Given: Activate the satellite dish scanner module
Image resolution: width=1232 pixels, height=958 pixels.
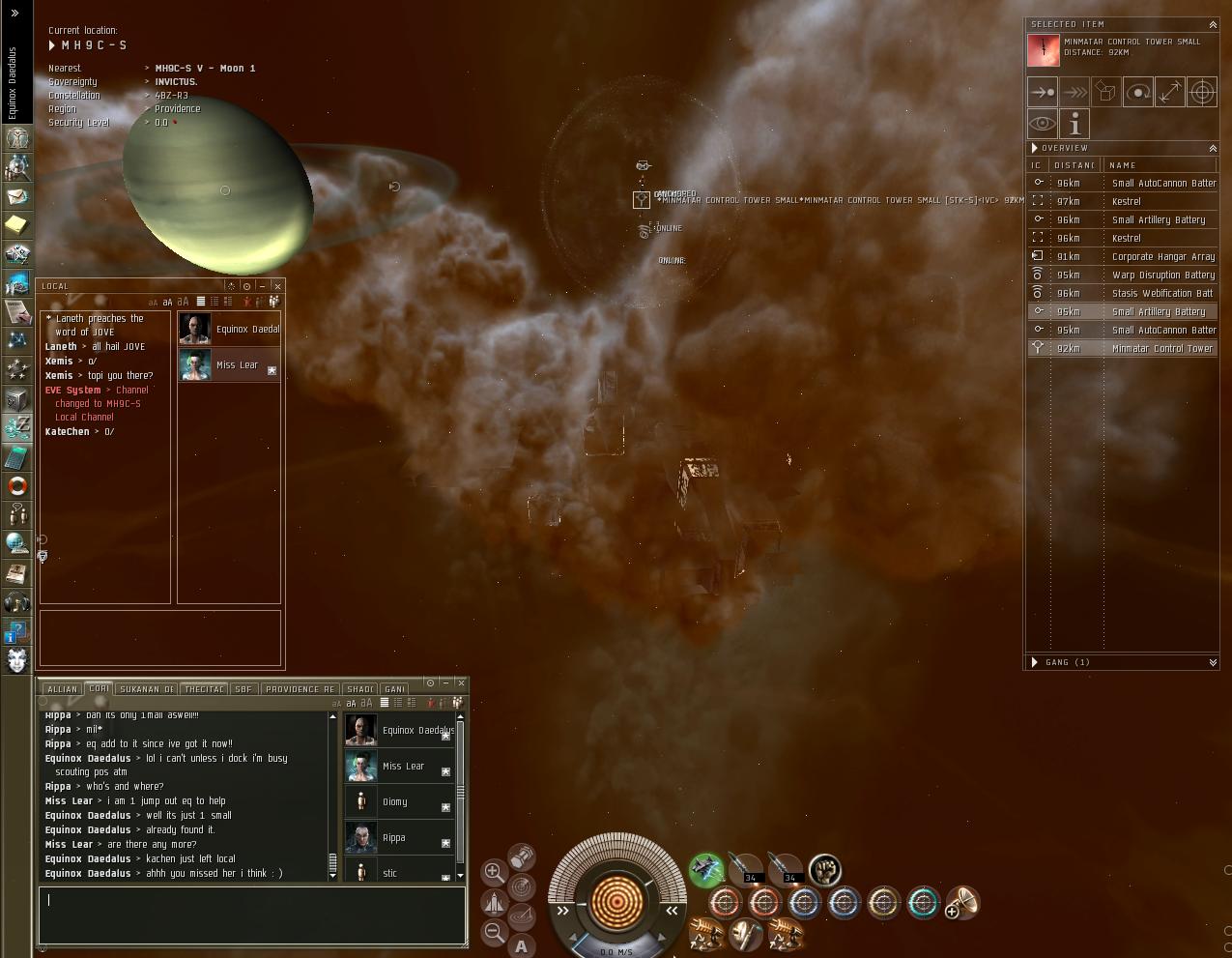Looking at the screenshot, I should tap(962, 903).
